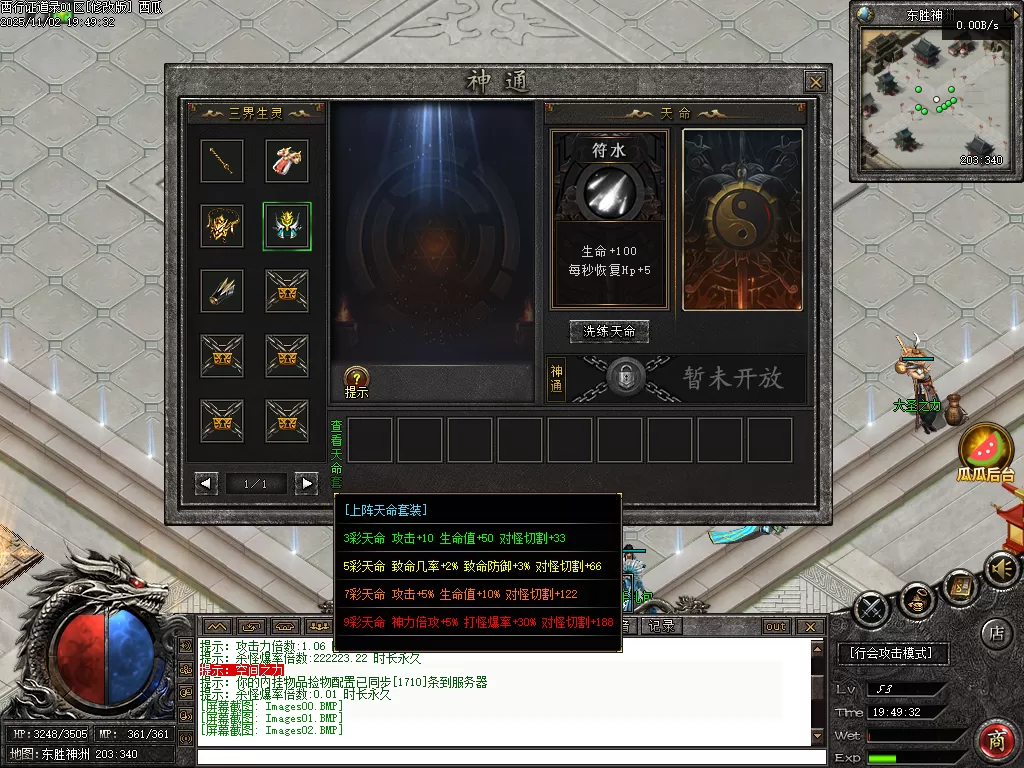The height and width of the screenshot is (768, 1024).
Task: Open the 提示 question-mark hint
Action: 357,378
